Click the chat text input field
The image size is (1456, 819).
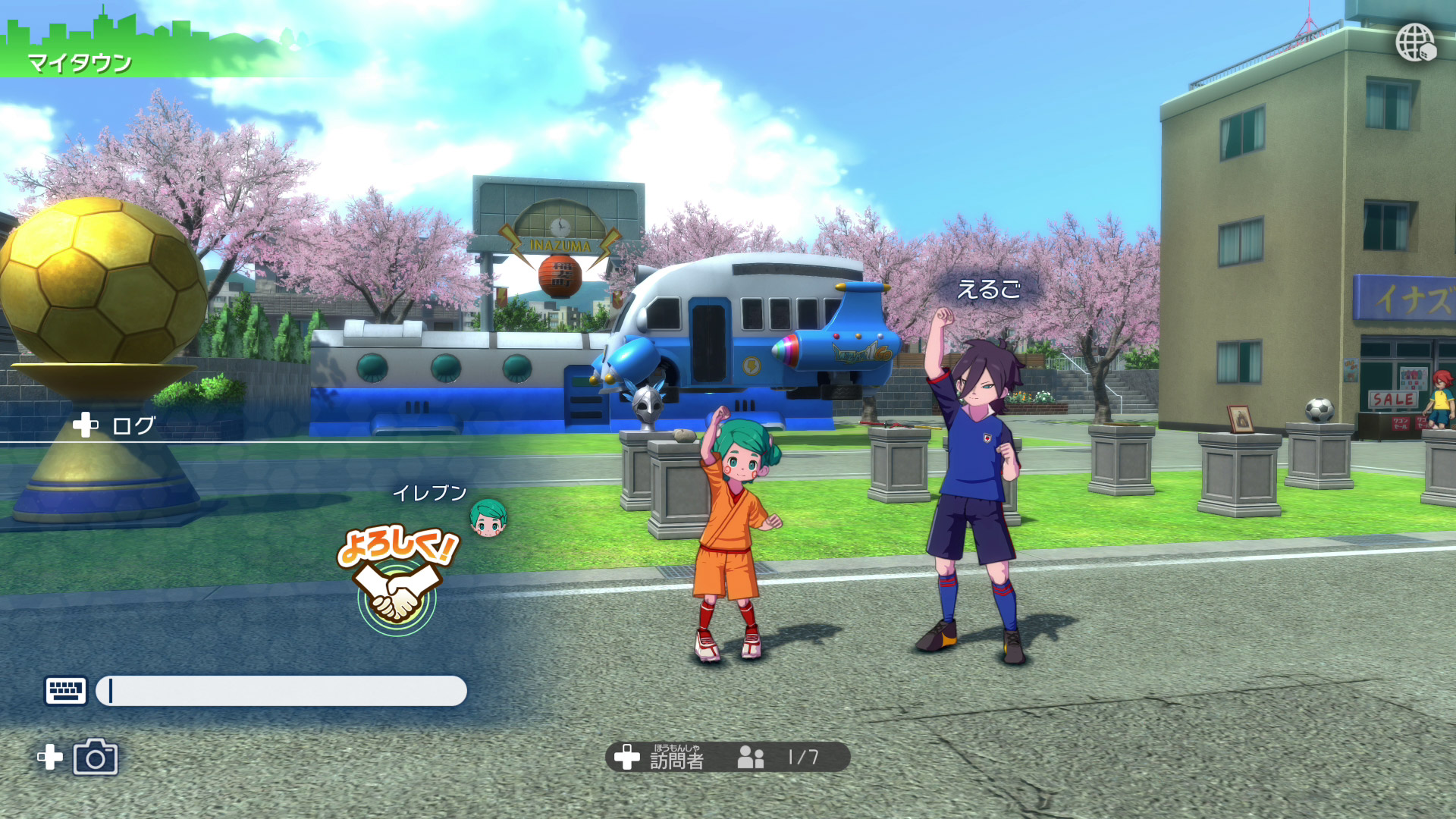pos(281,691)
